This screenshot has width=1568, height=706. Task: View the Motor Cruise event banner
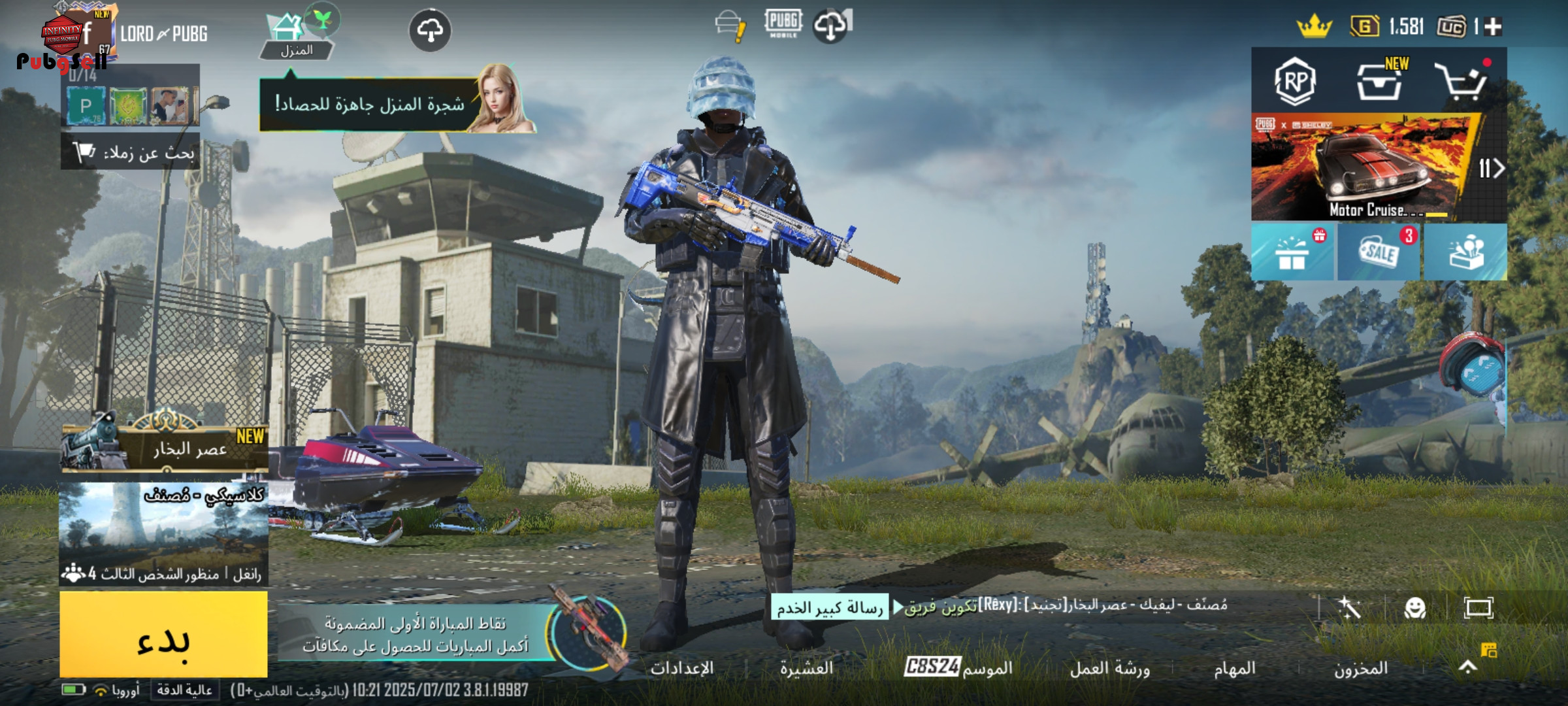tap(1365, 168)
